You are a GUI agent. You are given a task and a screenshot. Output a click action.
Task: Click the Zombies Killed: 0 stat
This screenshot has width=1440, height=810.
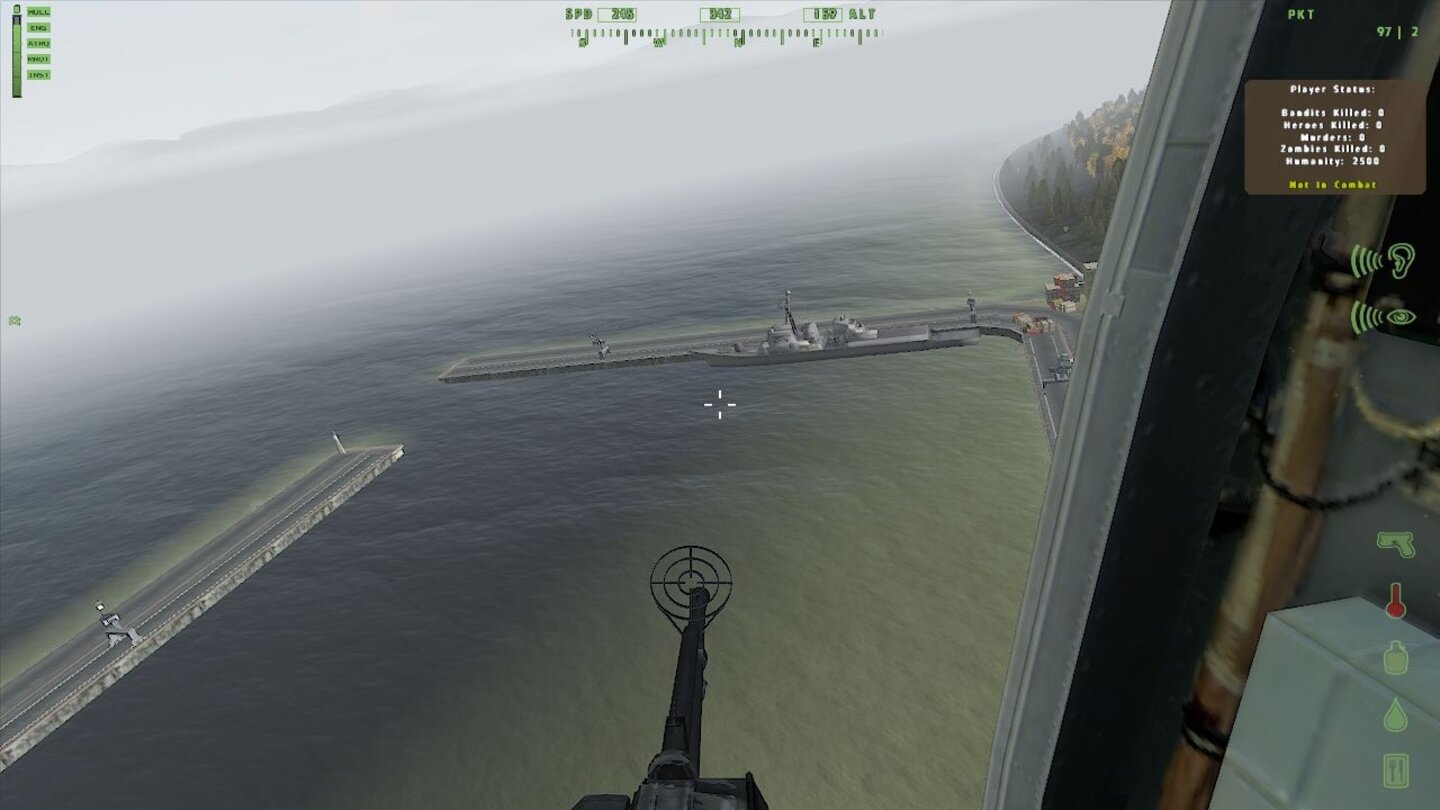point(1331,152)
